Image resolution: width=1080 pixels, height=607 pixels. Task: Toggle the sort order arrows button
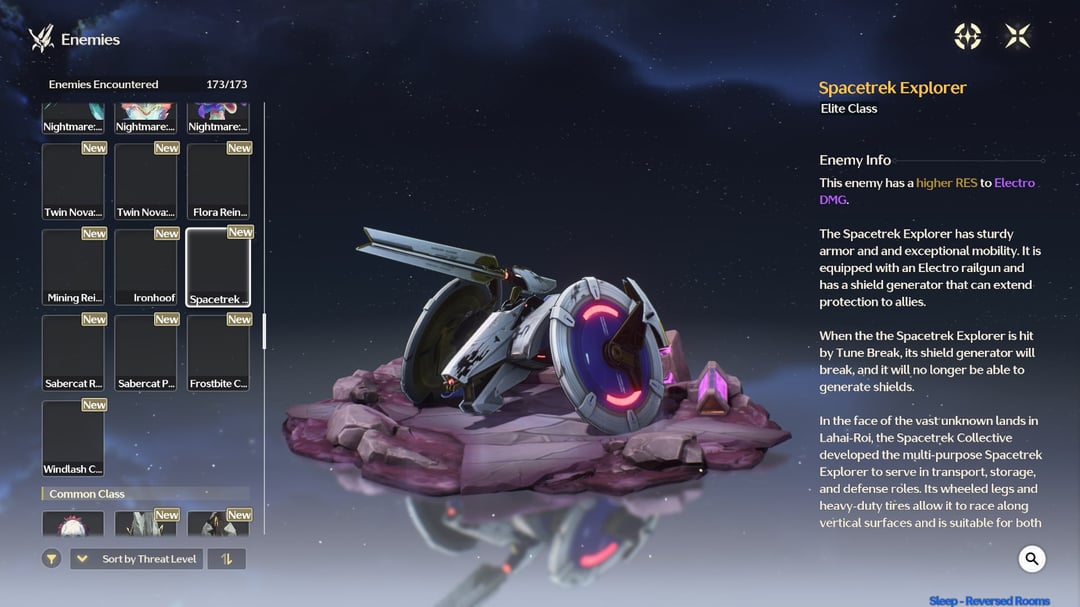tap(226, 559)
